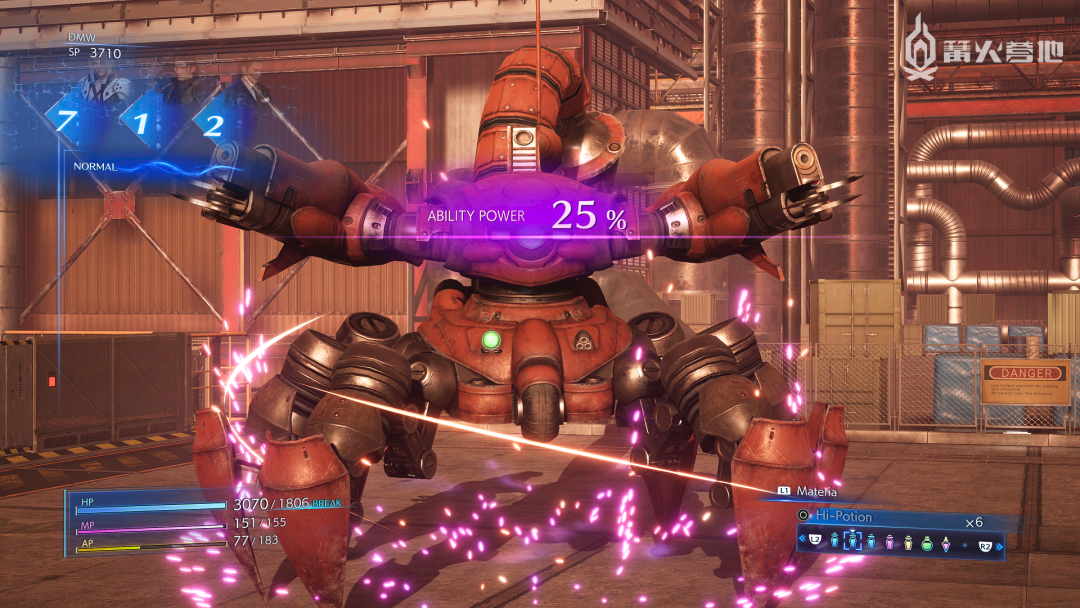Choose the pink potion bottle item
The image size is (1080, 608).
coord(890,542)
